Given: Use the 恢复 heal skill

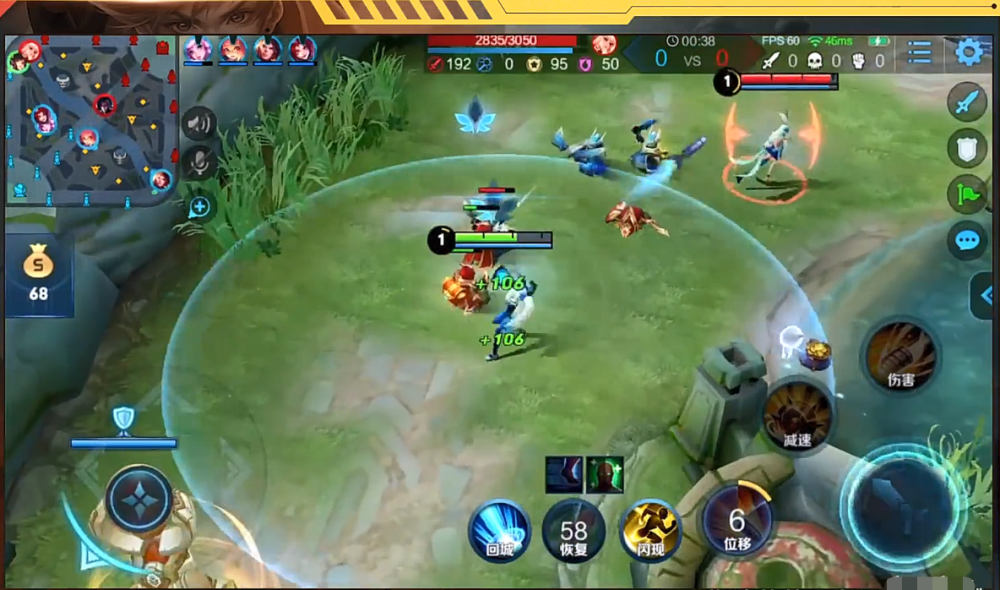Looking at the screenshot, I should coord(573,530).
